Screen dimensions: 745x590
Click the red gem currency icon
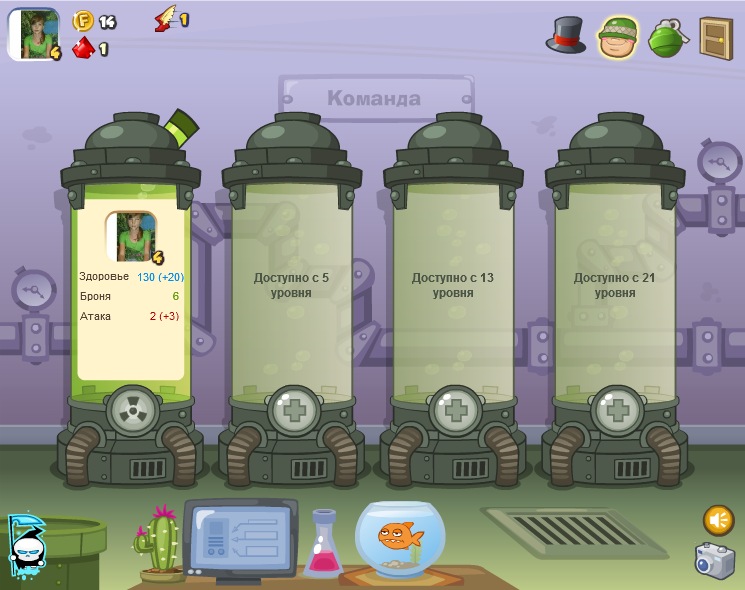click(x=84, y=47)
